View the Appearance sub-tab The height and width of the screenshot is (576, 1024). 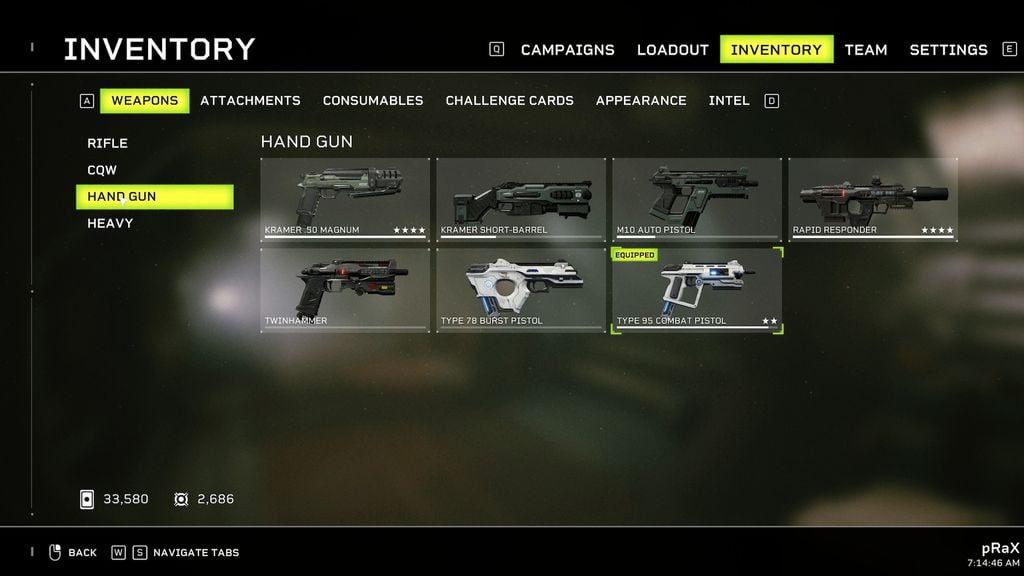tap(641, 101)
